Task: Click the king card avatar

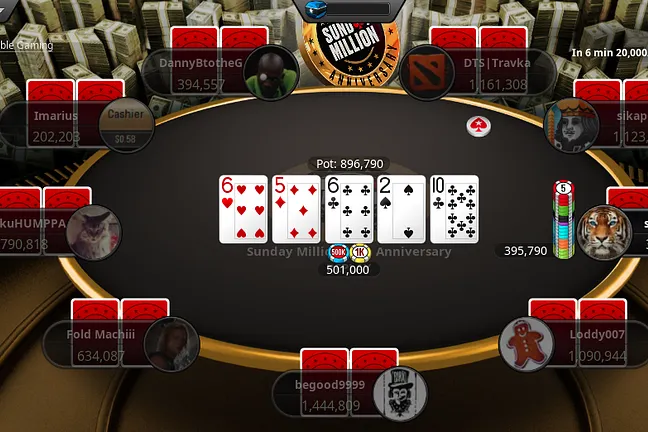Action: tap(569, 125)
